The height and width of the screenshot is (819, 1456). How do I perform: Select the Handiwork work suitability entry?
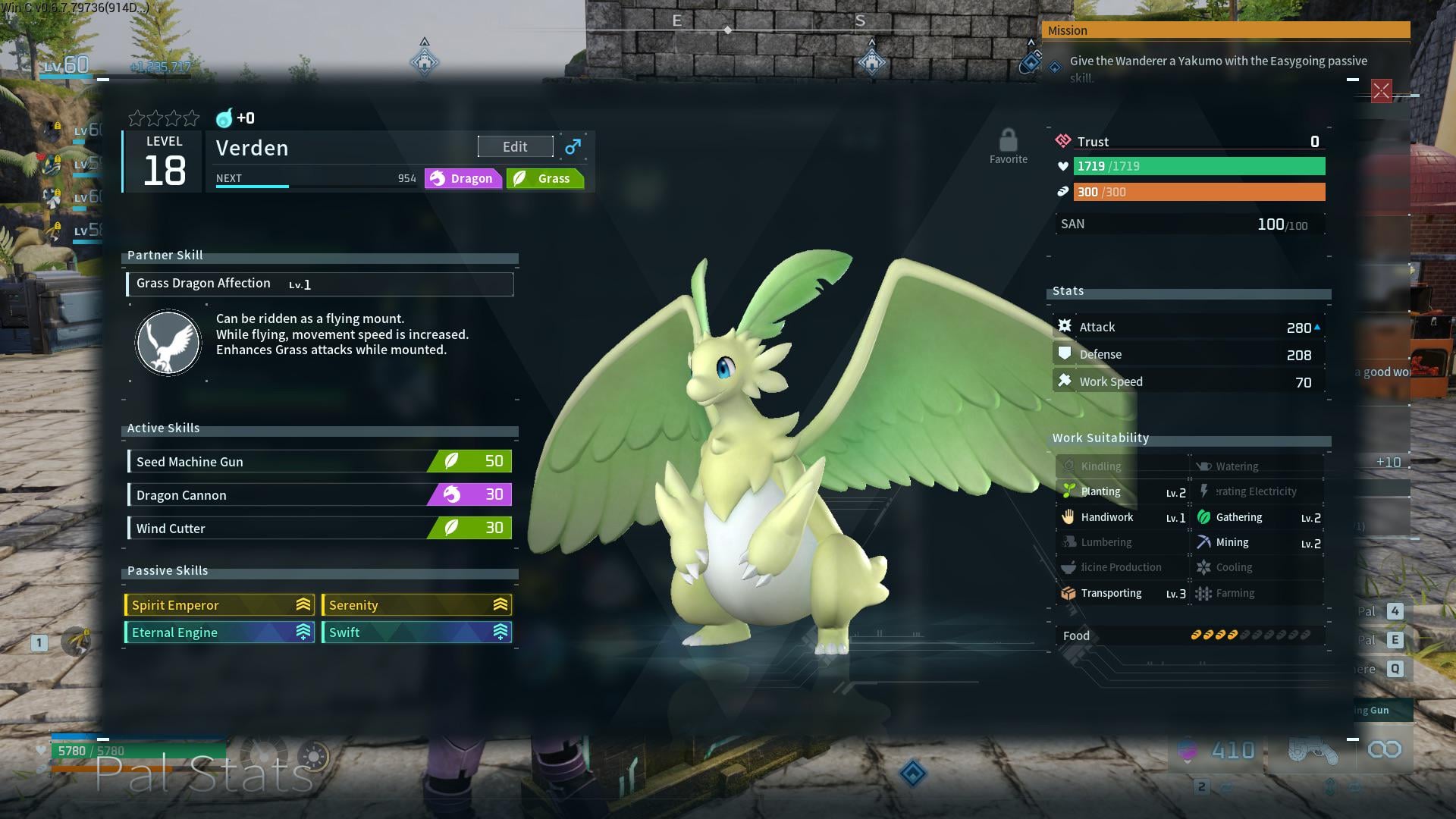pos(1122,517)
